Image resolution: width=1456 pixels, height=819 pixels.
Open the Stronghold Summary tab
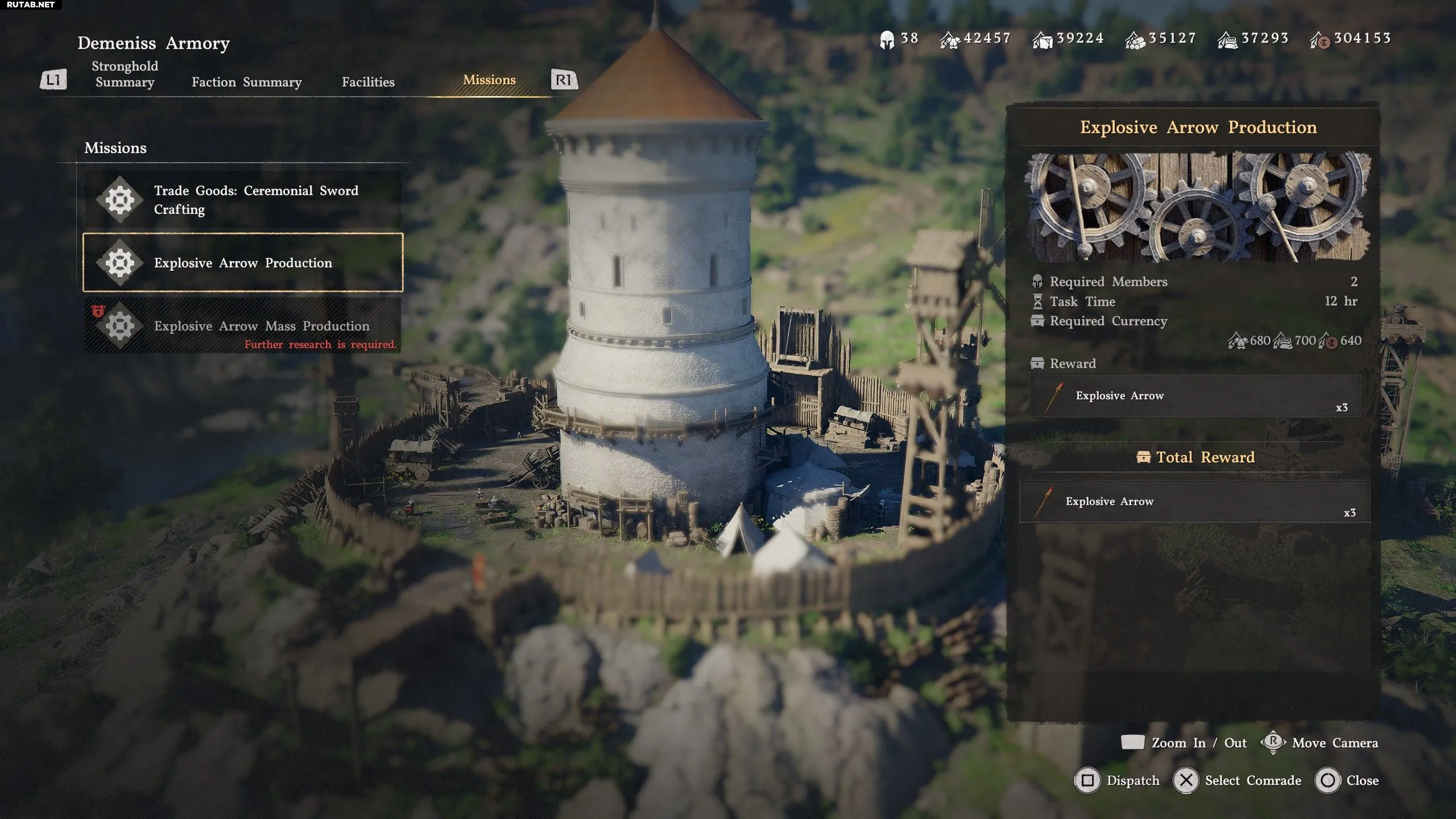coord(125,75)
